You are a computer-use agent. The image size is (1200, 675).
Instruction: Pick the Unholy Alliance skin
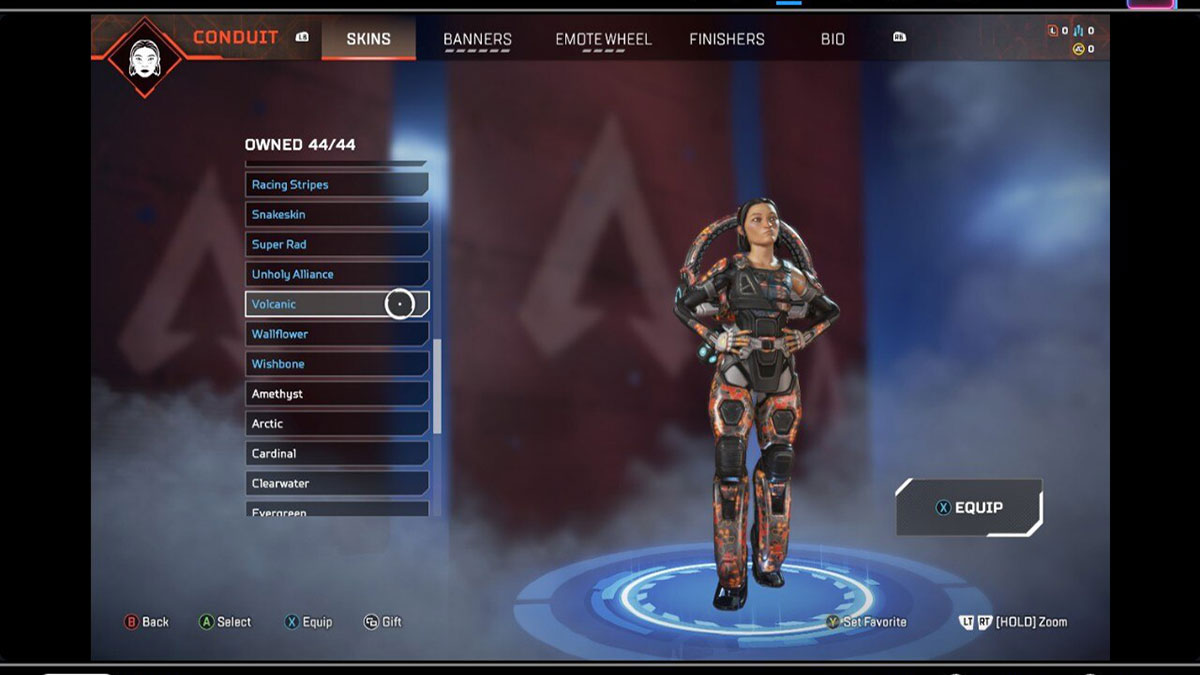336,275
